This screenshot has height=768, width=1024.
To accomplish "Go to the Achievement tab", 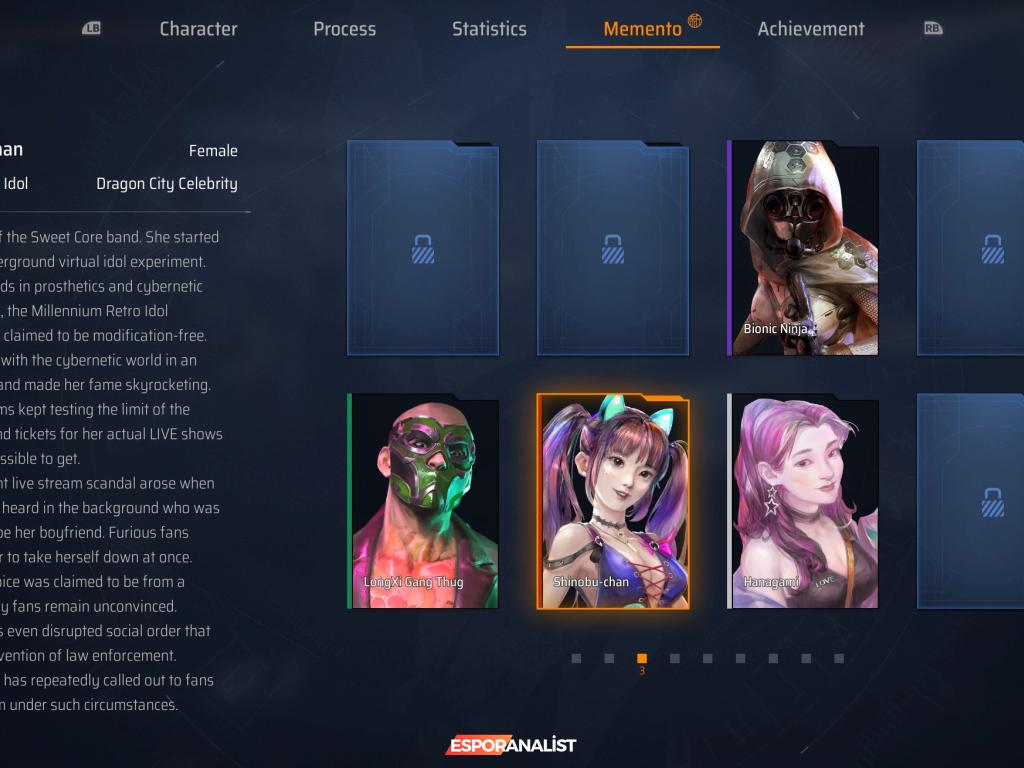I will click(810, 29).
